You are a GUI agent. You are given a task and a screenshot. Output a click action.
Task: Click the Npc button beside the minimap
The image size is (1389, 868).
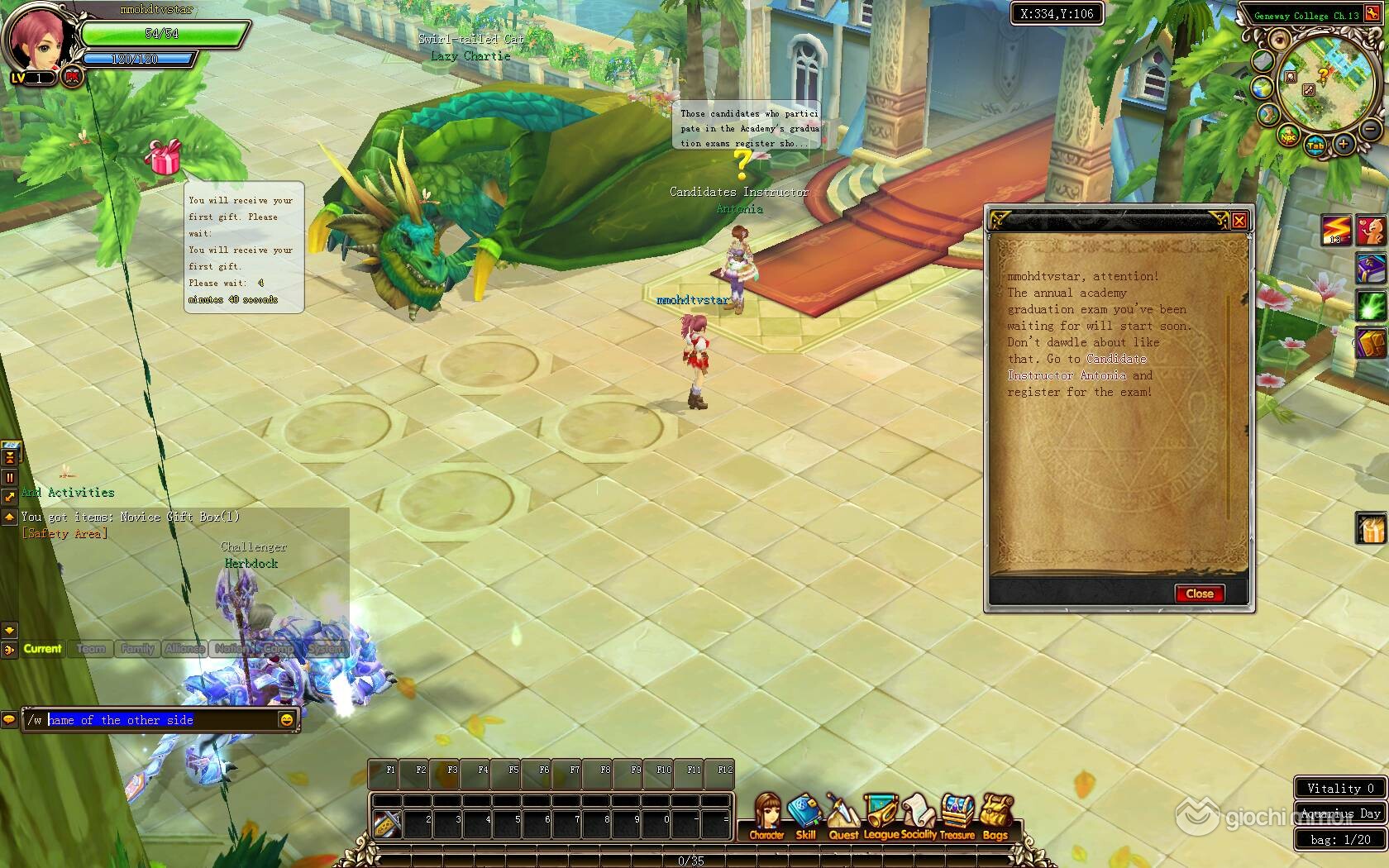pos(1287,137)
